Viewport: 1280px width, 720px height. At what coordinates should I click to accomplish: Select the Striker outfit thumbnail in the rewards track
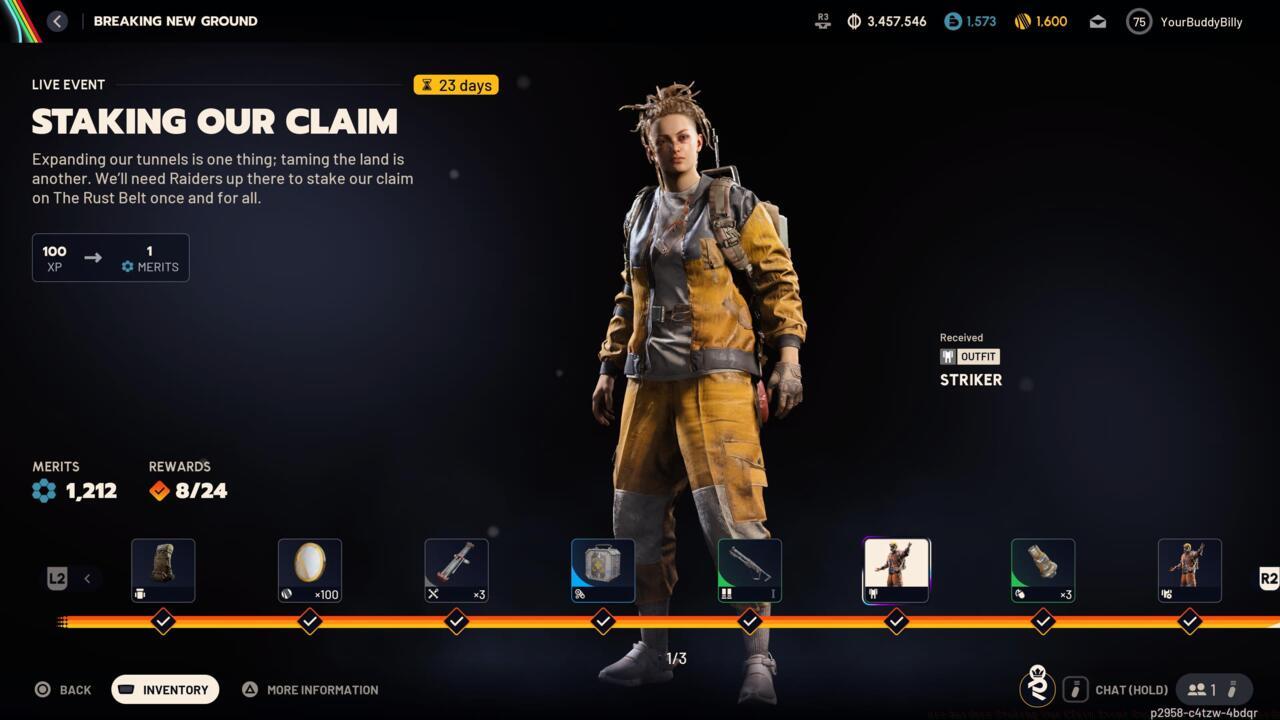pos(896,570)
